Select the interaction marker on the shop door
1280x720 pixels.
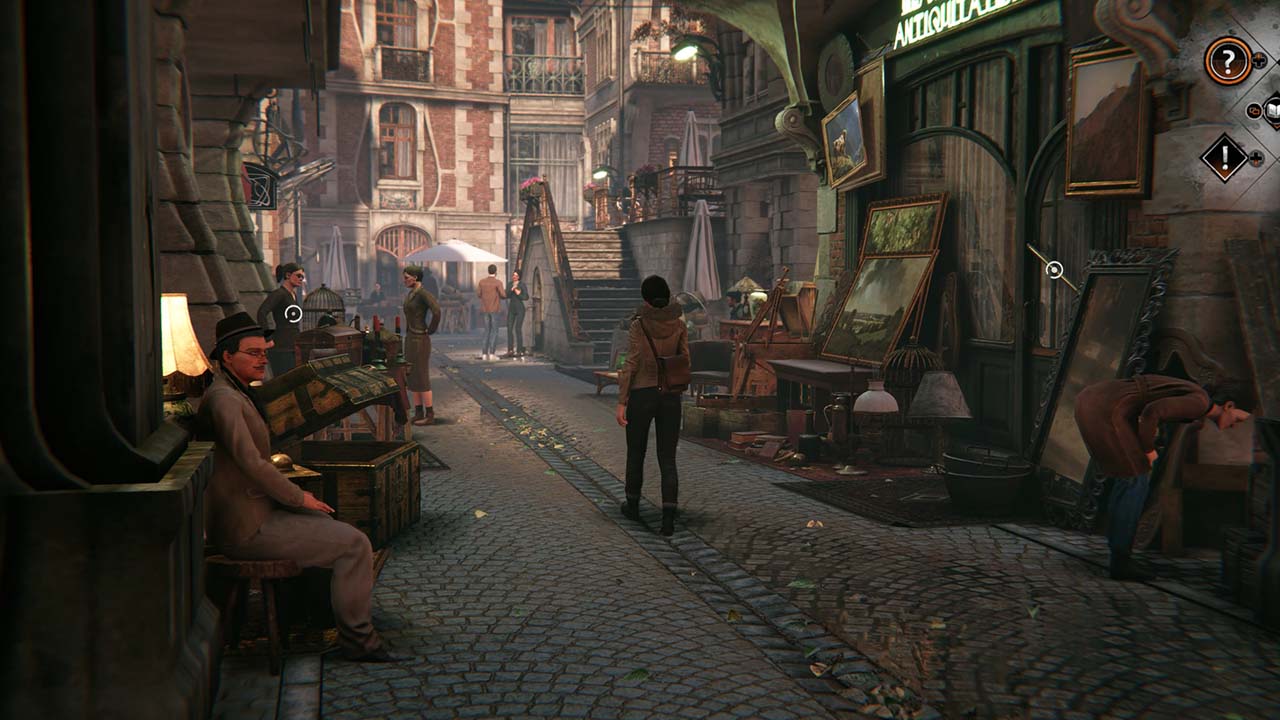pos(1054,269)
